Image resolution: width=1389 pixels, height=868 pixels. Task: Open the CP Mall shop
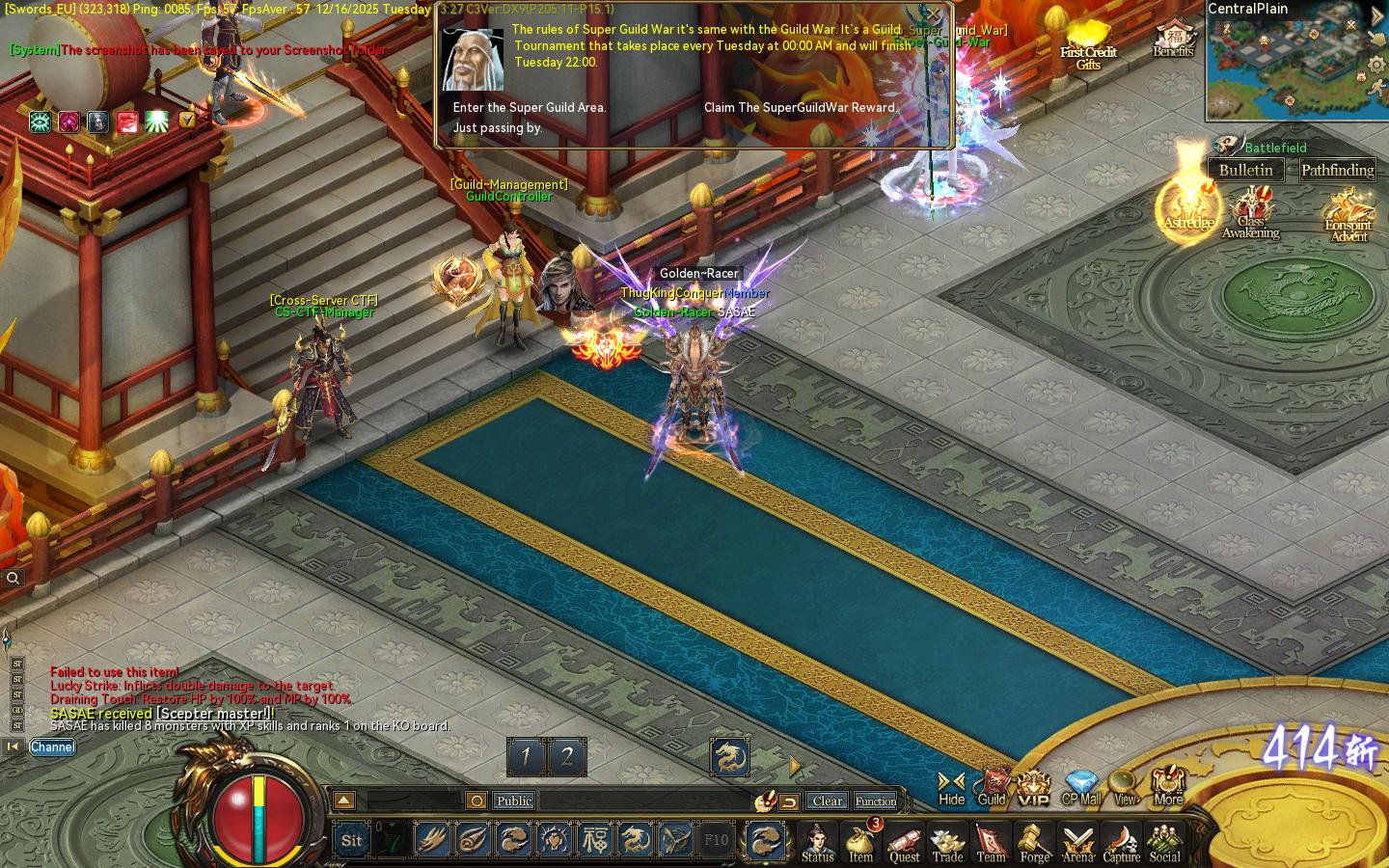1081,787
